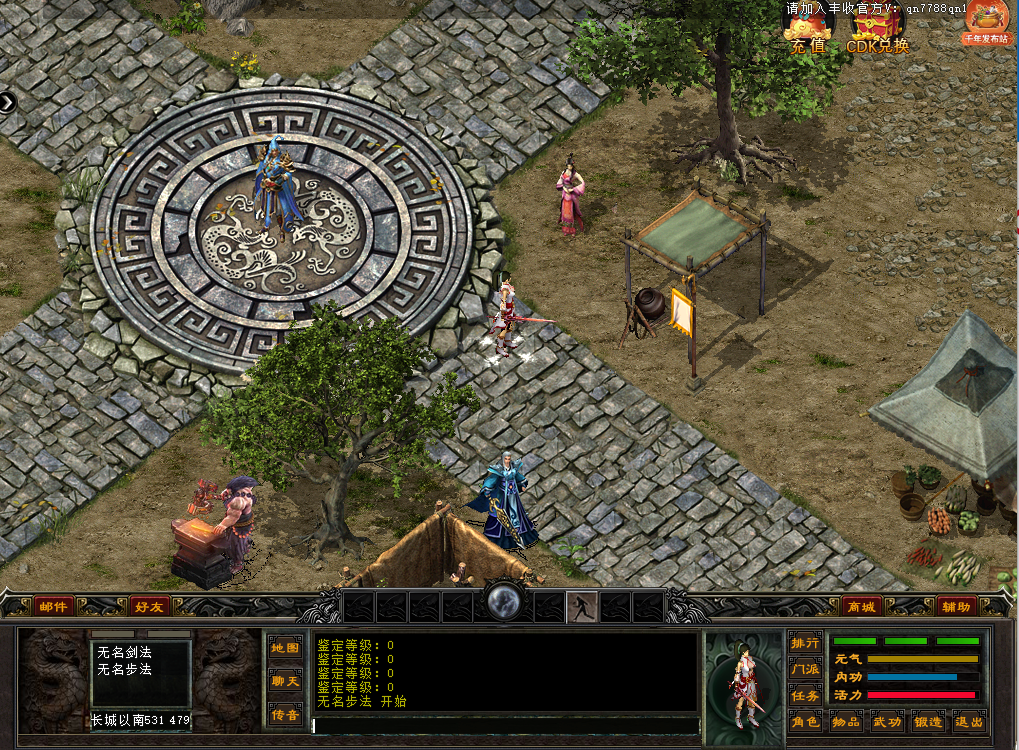Open the 充值 recharge icon
This screenshot has height=750, width=1019.
806,28
